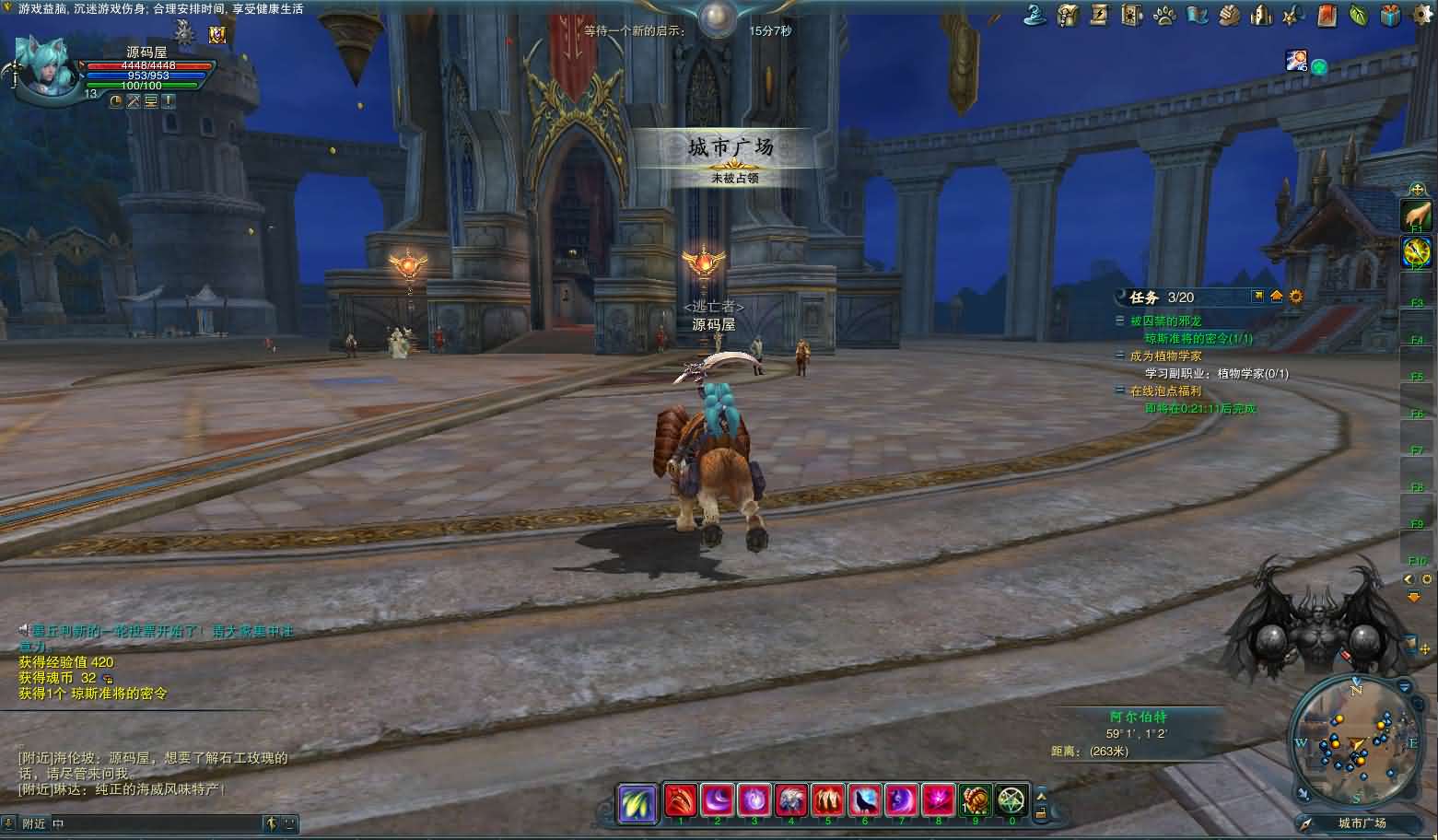The width and height of the screenshot is (1438, 840).
Task: Activate the pentagram skill in slot 0
Action: click(x=1011, y=799)
